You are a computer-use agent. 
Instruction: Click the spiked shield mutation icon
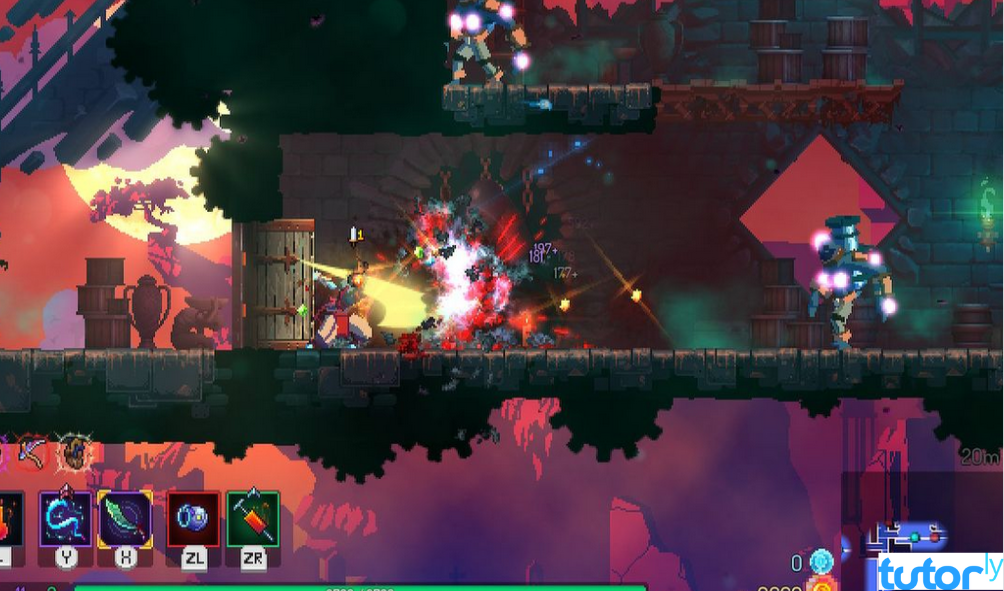(75, 454)
